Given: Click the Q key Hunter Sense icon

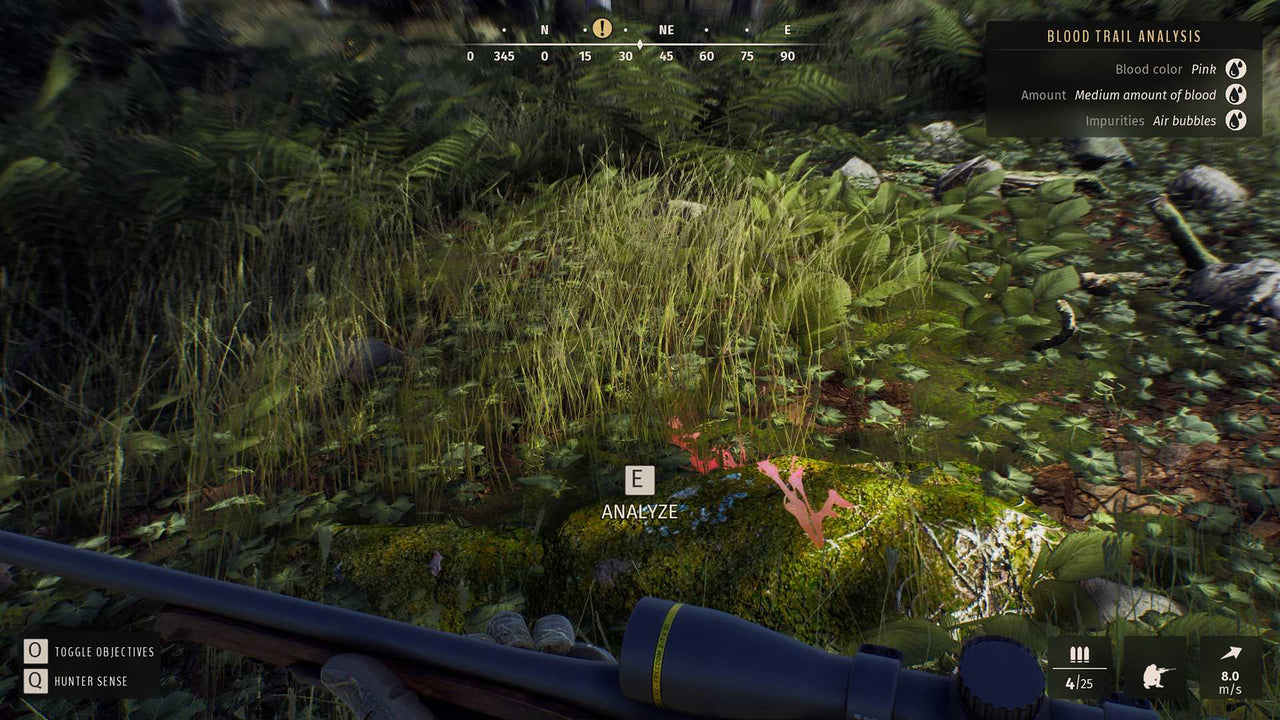Looking at the screenshot, I should 35,681.
